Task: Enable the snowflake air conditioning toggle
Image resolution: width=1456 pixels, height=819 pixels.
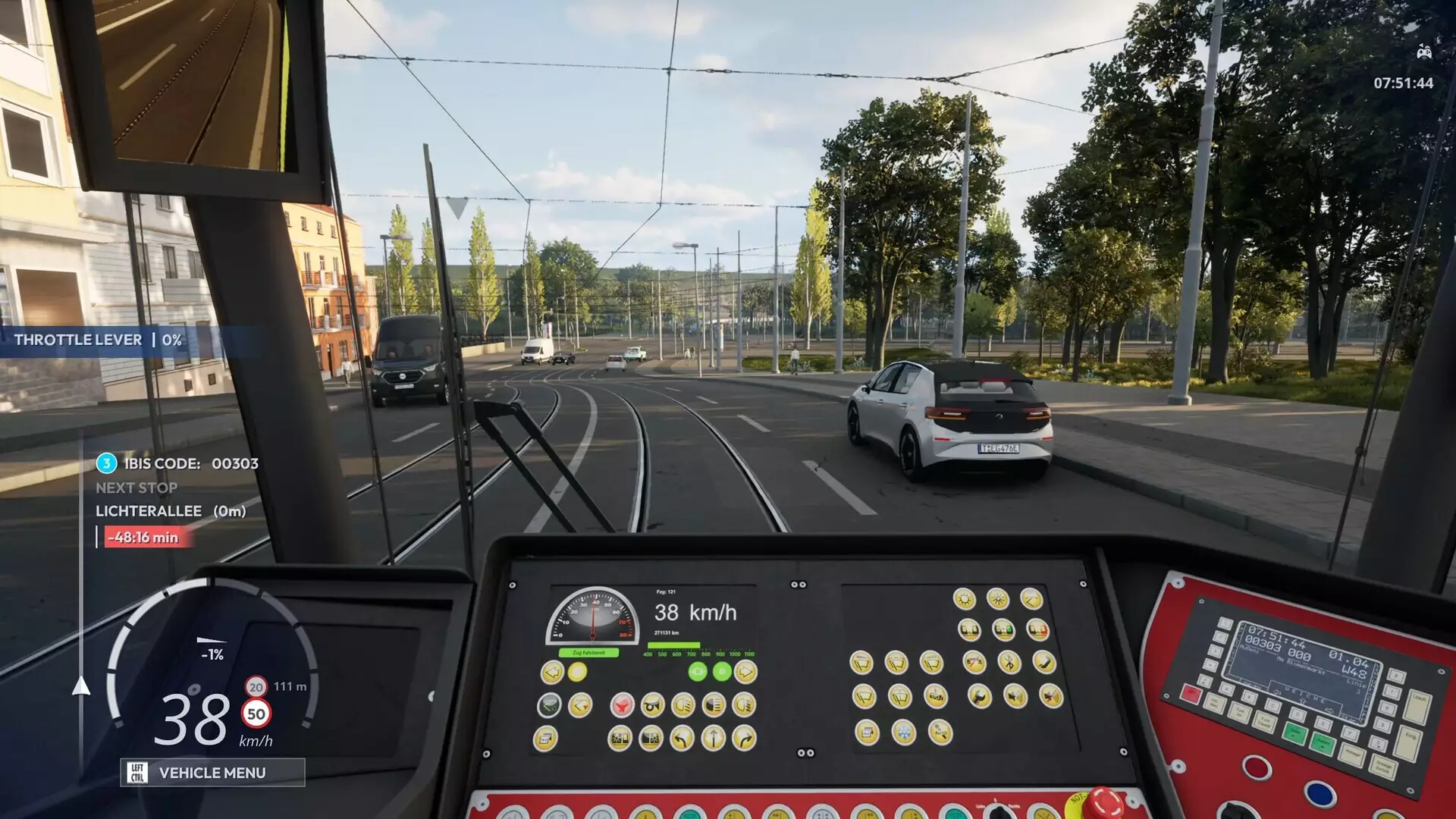Action: 903,732
